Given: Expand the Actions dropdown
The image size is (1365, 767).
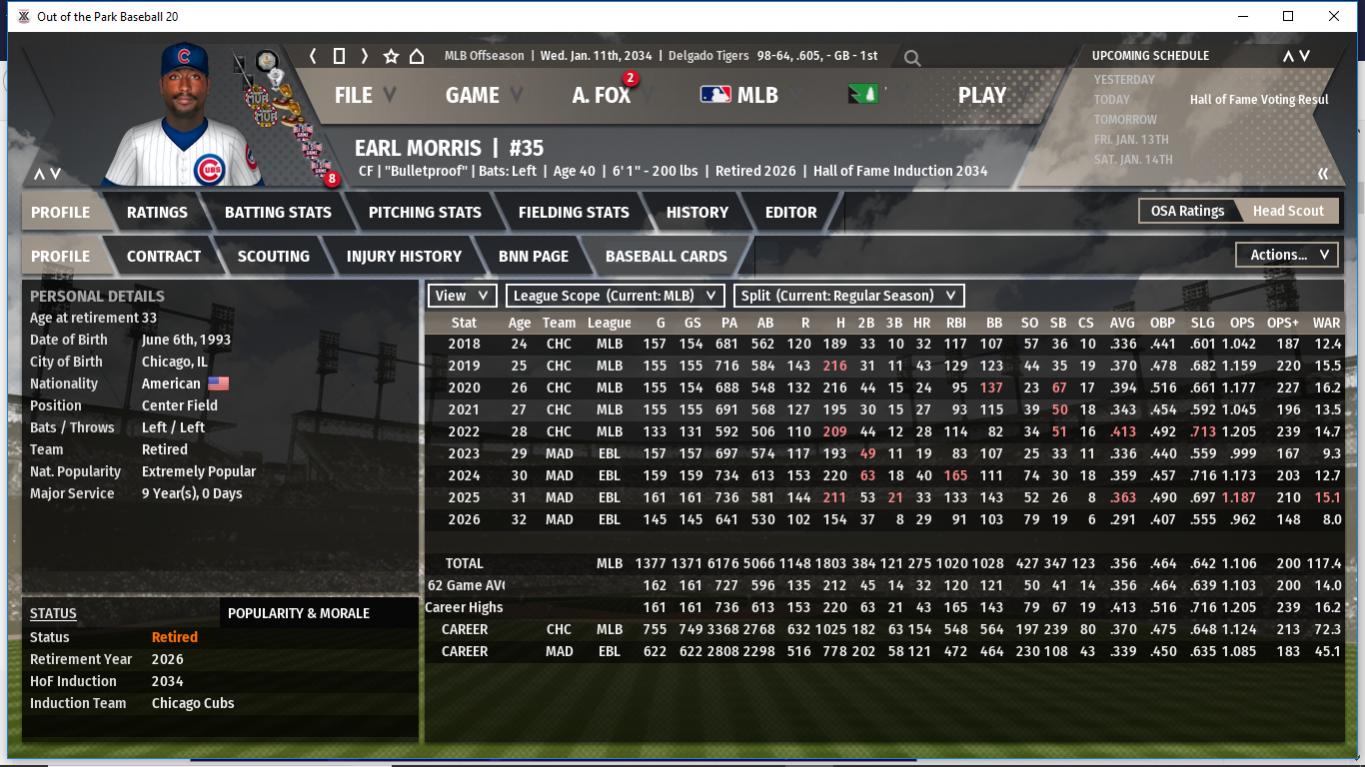Looking at the screenshot, I should [x=1287, y=255].
